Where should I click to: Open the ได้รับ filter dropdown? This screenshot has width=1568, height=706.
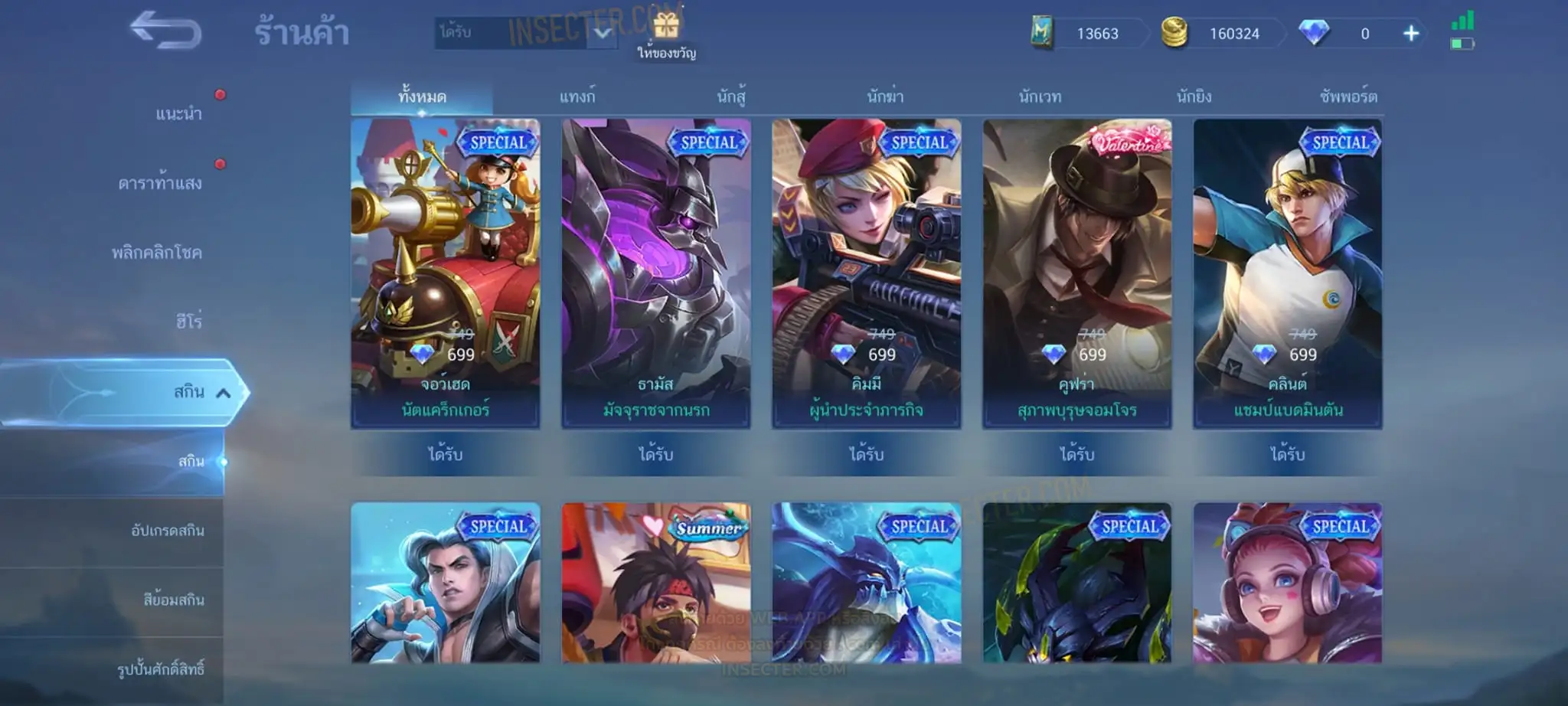(603, 33)
